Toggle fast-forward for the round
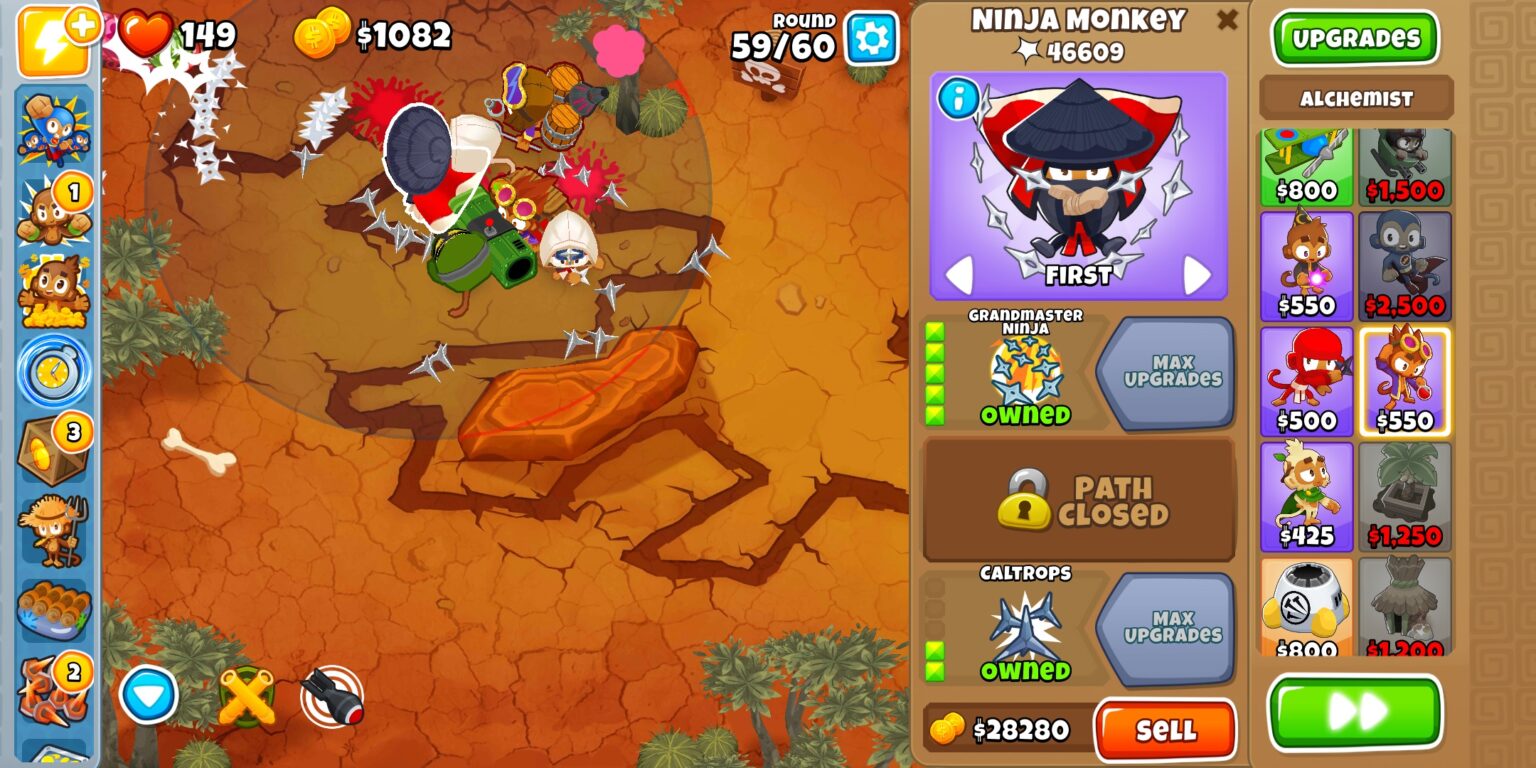 (1356, 710)
